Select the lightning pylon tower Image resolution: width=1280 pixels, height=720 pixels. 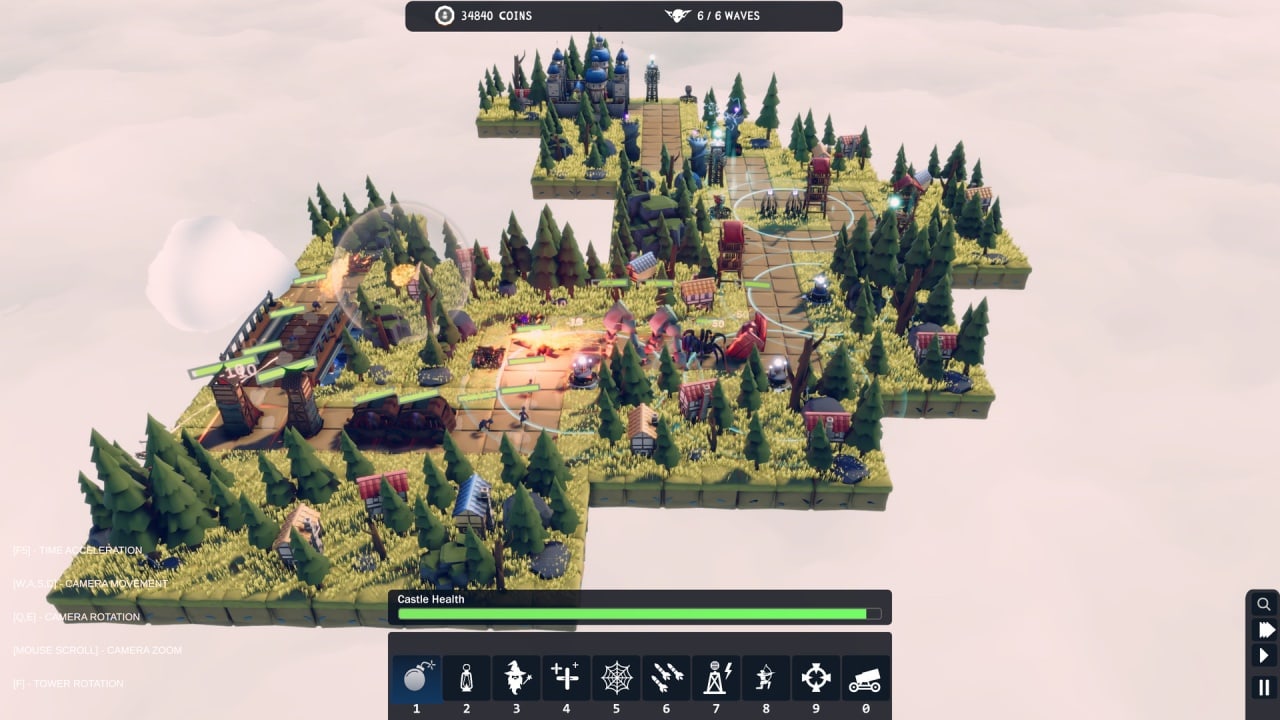[x=716, y=678]
